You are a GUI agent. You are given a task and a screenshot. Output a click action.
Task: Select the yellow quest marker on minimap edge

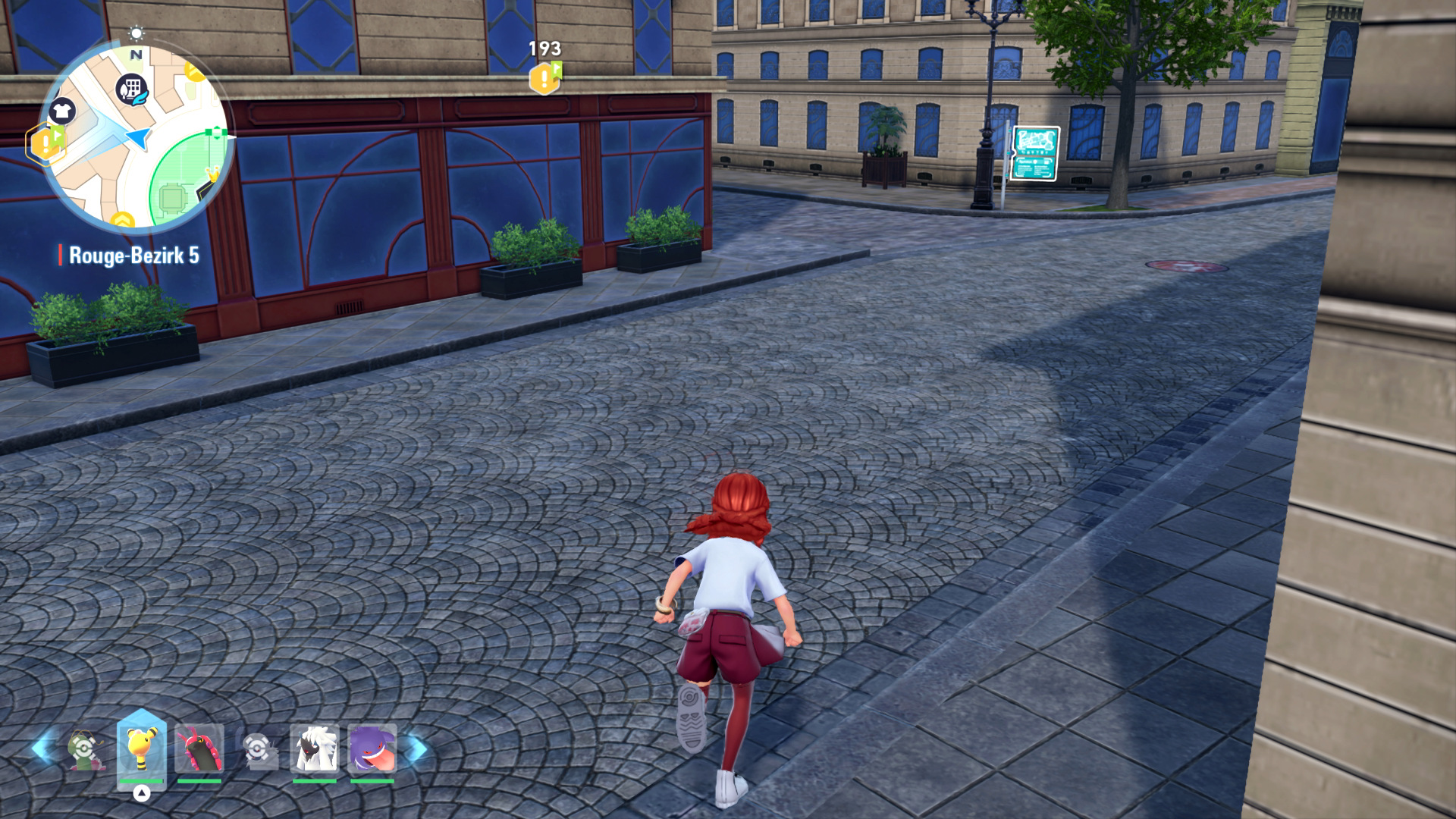45,143
